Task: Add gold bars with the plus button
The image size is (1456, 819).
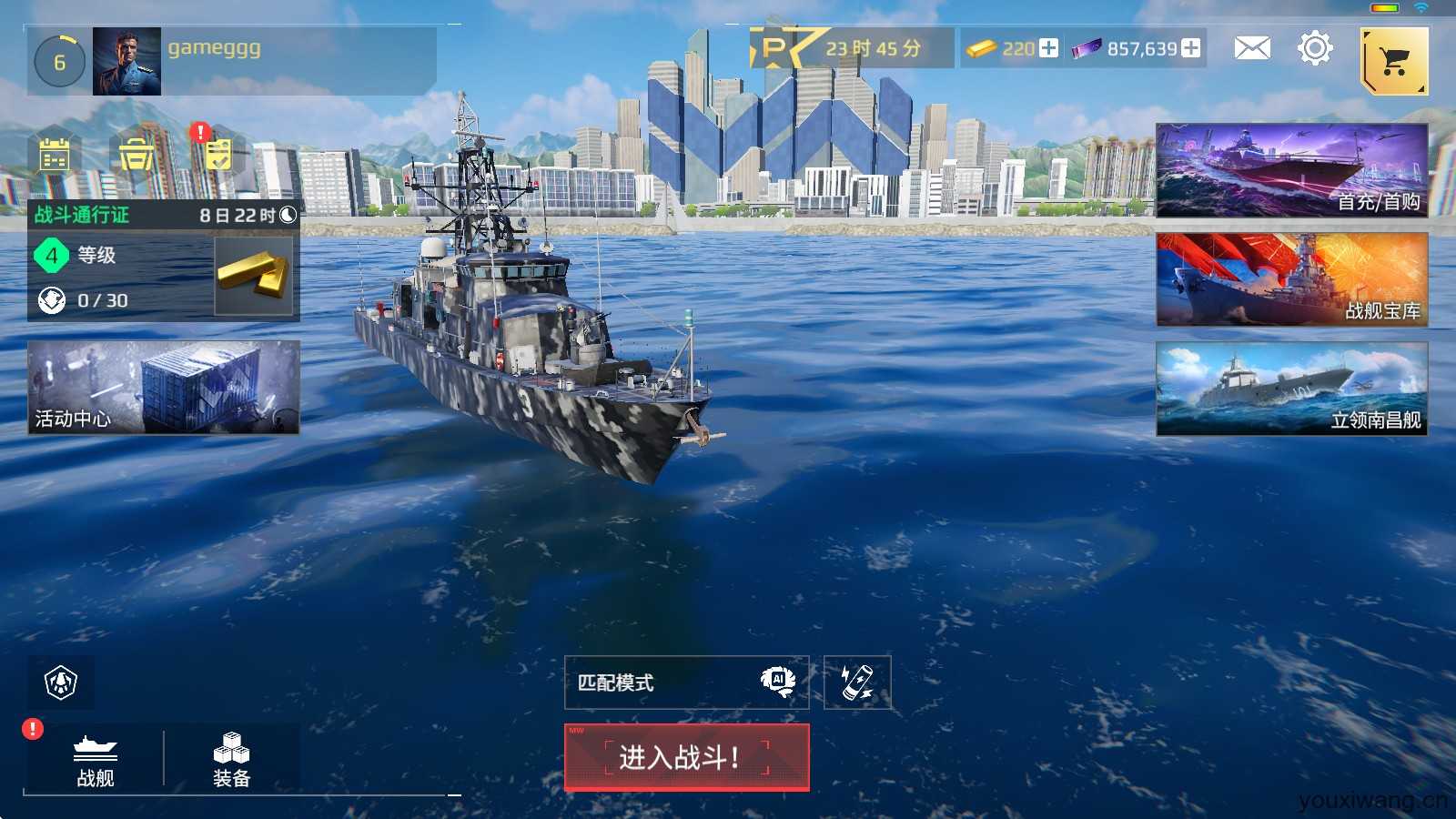Action: 1049,48
